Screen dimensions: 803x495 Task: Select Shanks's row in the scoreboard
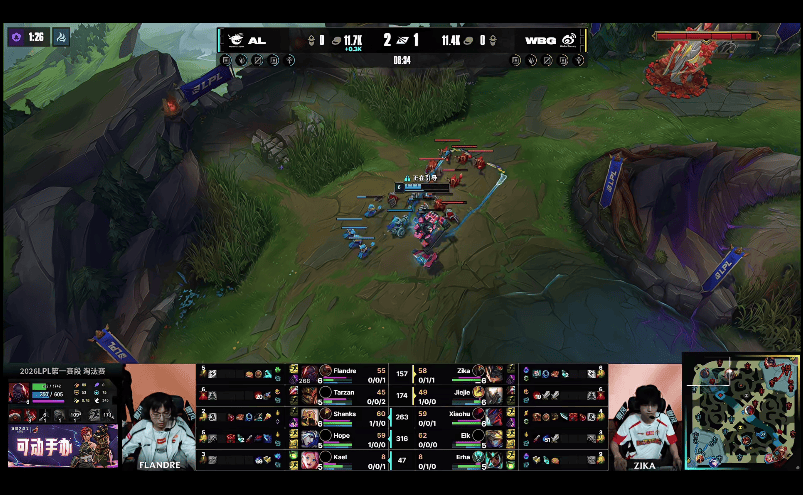pyautogui.click(x=340, y=415)
